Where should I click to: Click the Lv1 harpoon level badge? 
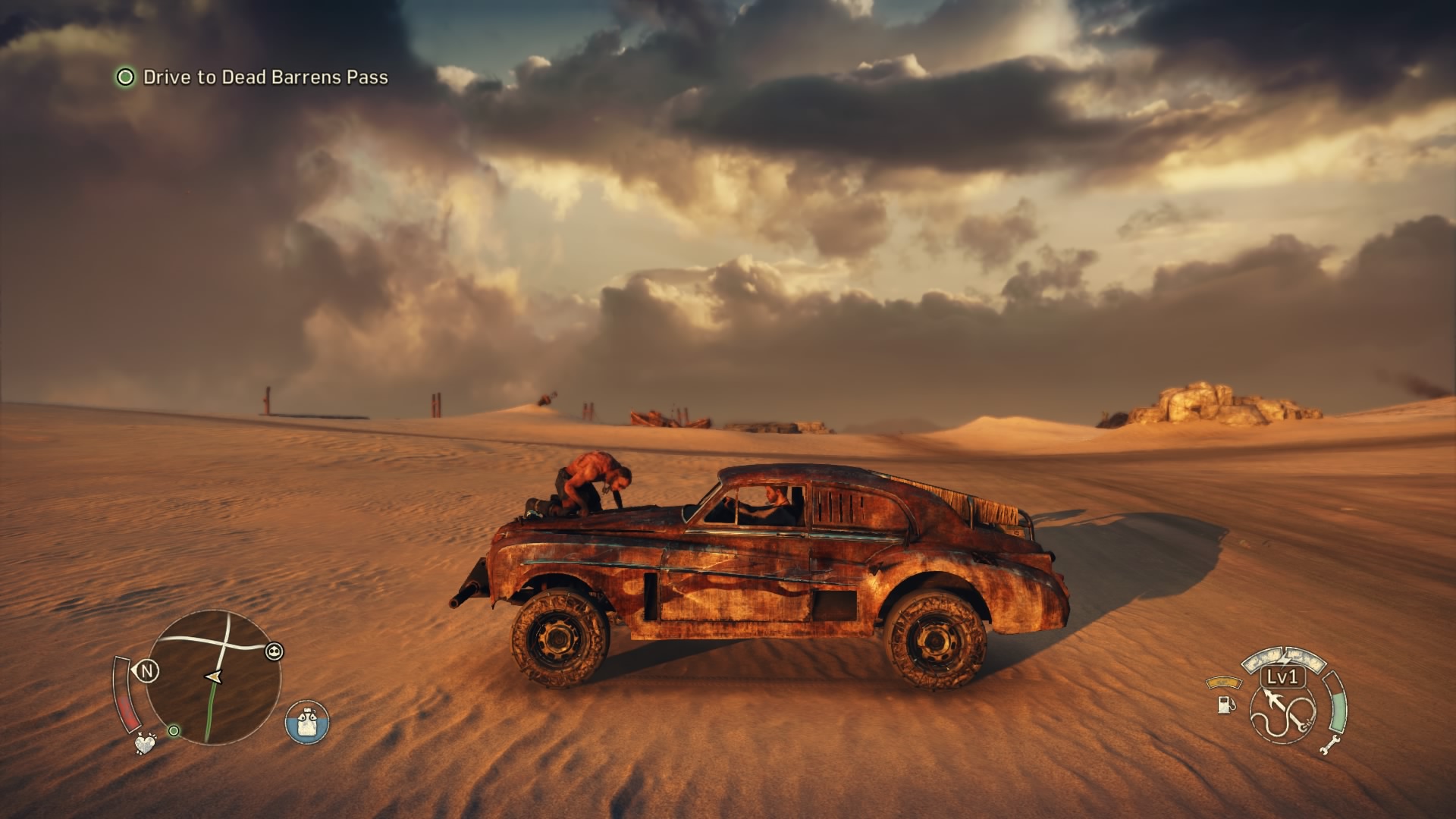coord(1282,676)
